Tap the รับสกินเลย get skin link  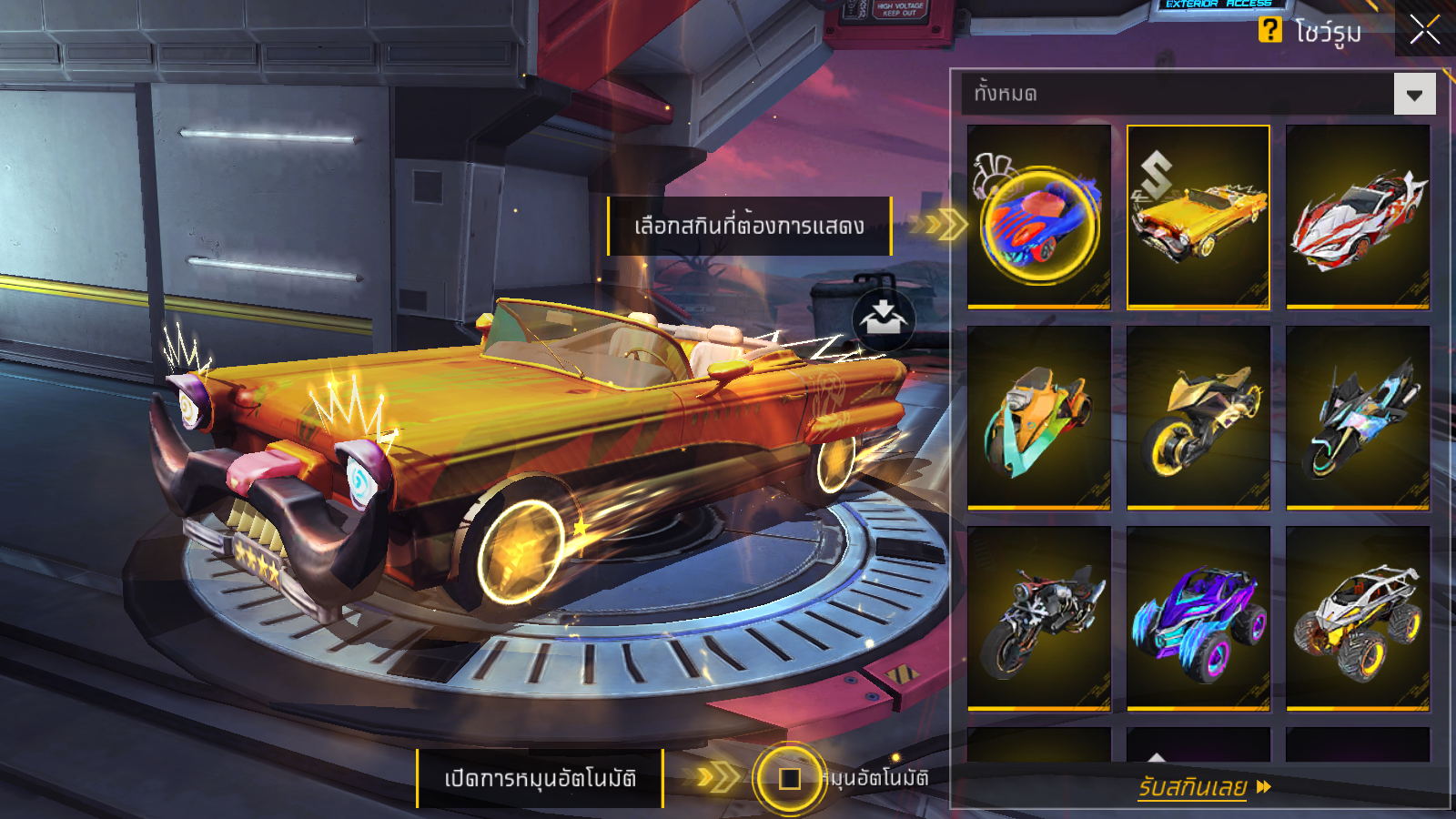(1203, 786)
